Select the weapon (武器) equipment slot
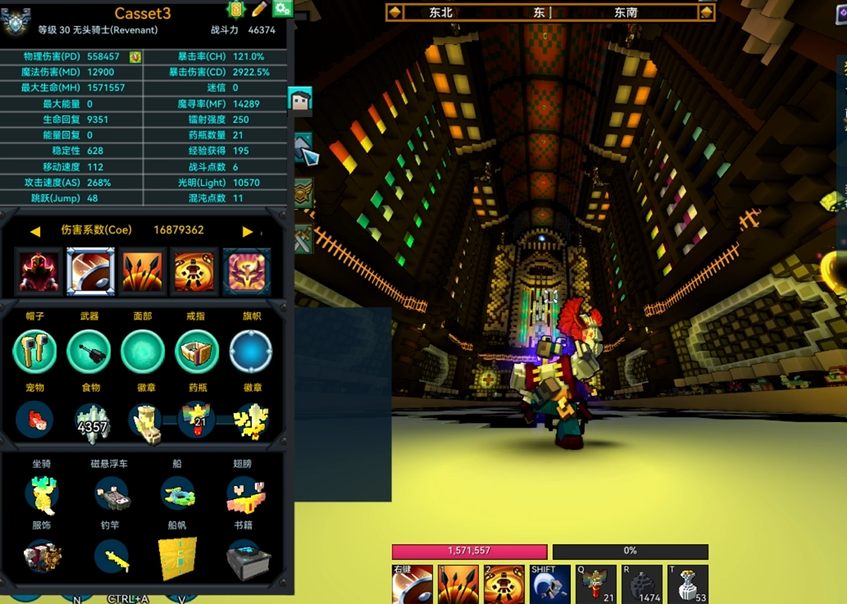The width and height of the screenshot is (847, 604). [89, 352]
